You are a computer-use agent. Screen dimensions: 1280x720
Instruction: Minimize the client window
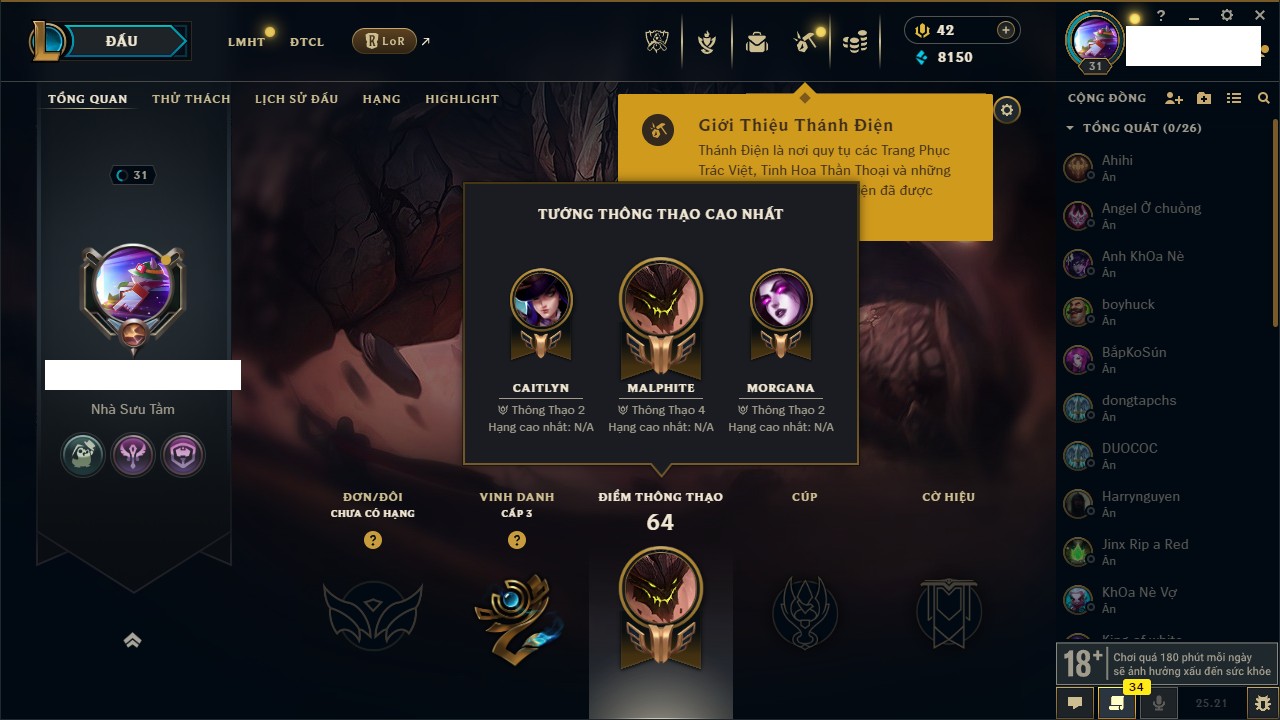(1194, 16)
